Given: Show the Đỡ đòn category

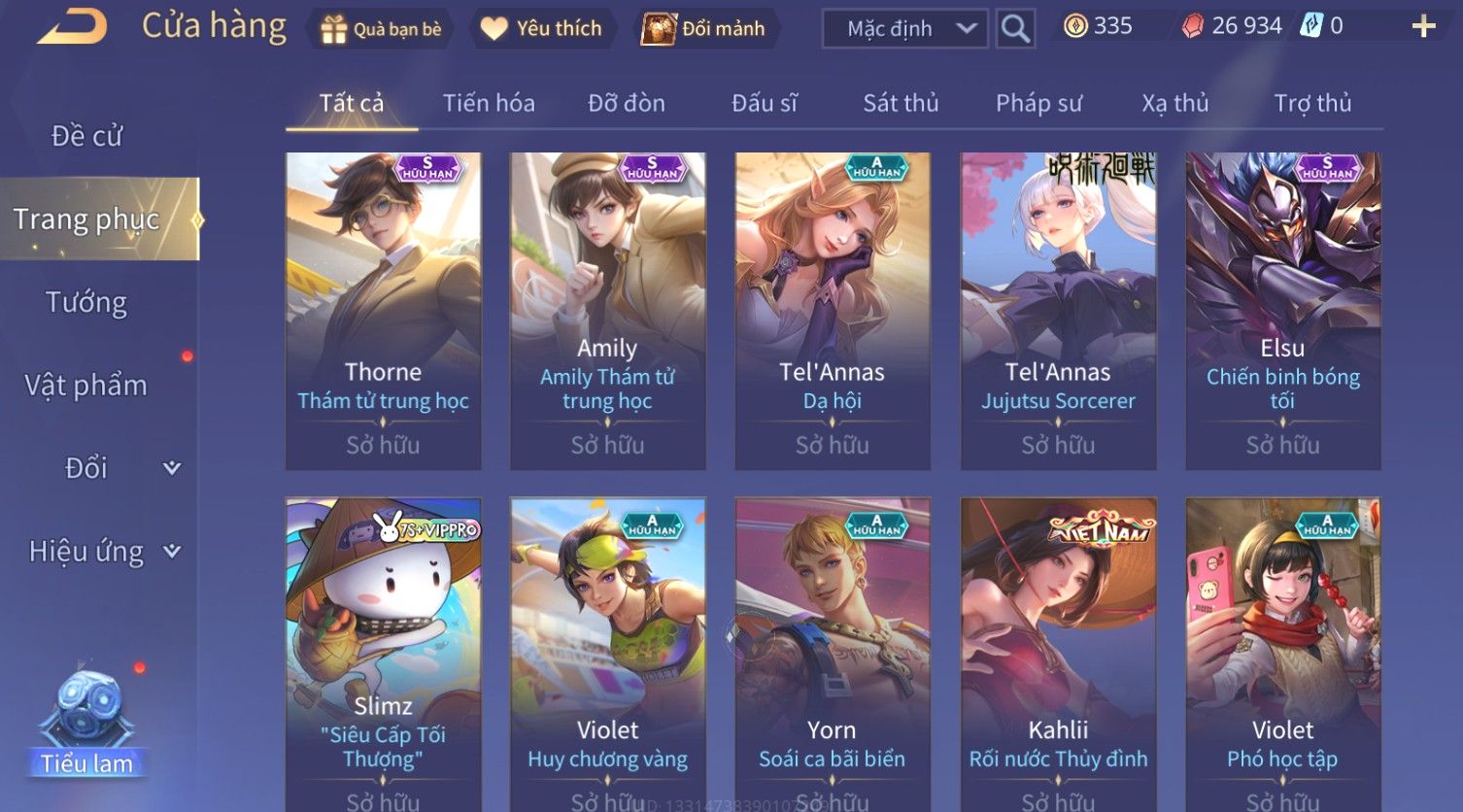Looking at the screenshot, I should [x=627, y=103].
